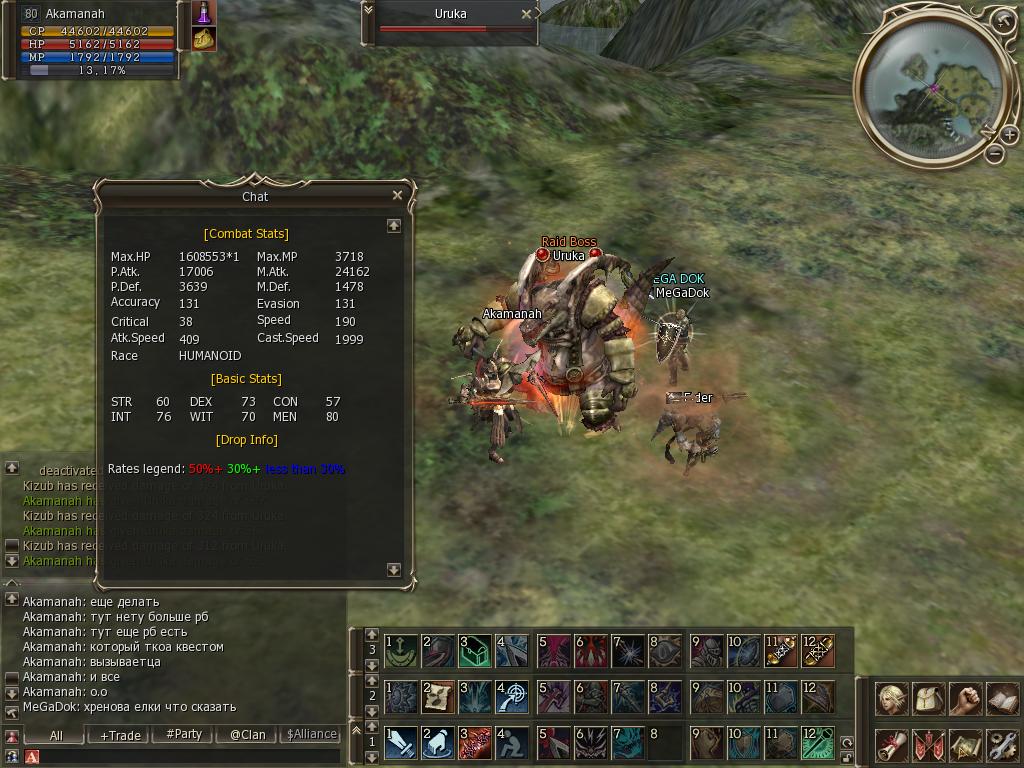Image resolution: width=1024 pixels, height=768 pixels.
Task: Switch to the #Party chat tab
Action: (184, 734)
